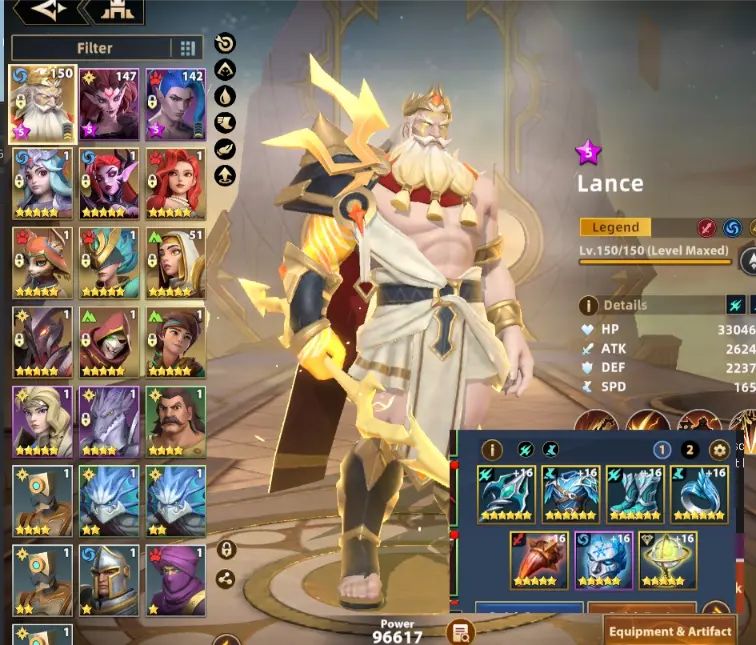Open the equipment panel gear settings
756x645 pixels.
(x=717, y=450)
